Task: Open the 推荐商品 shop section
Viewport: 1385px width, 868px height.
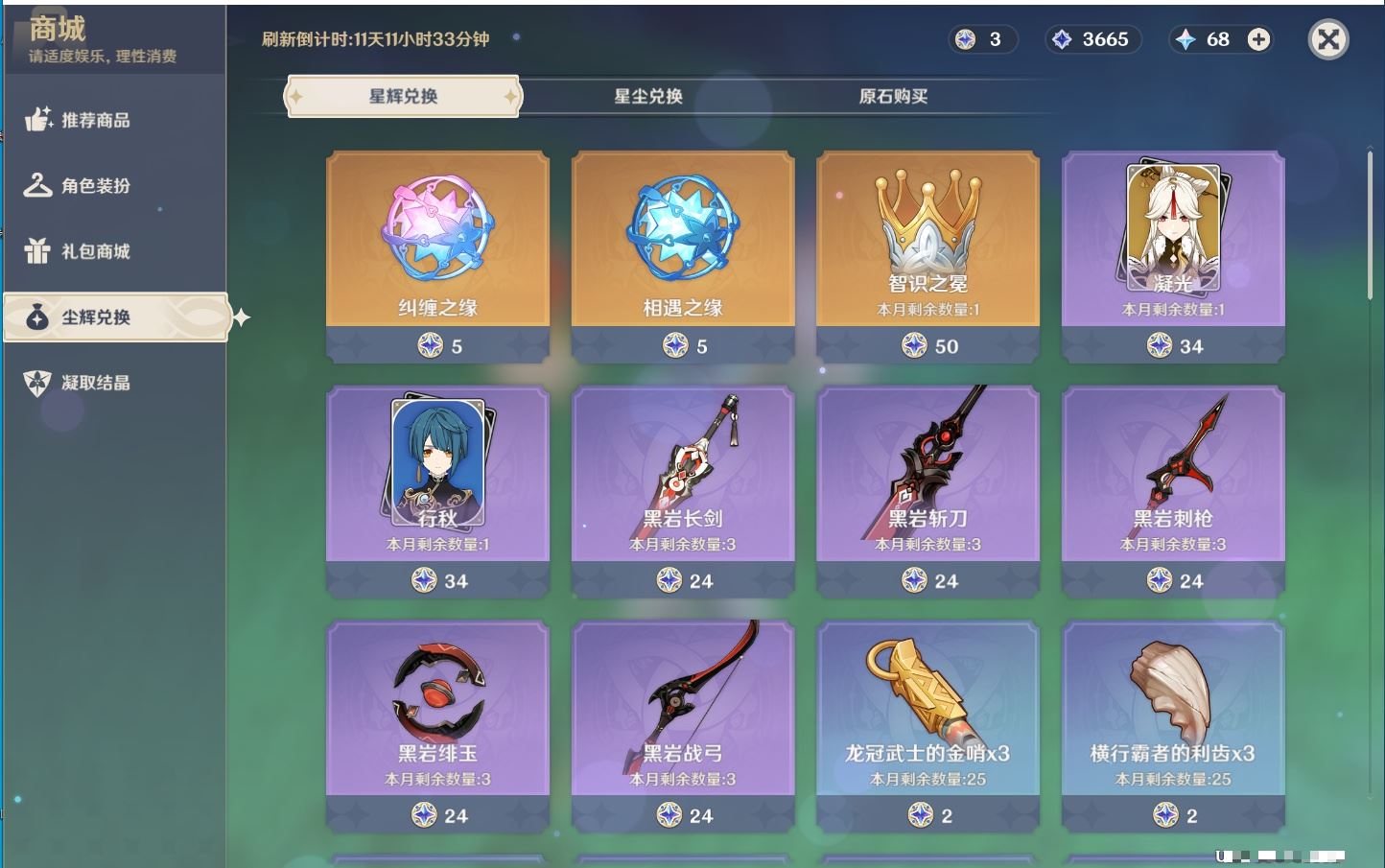Action: [96, 120]
